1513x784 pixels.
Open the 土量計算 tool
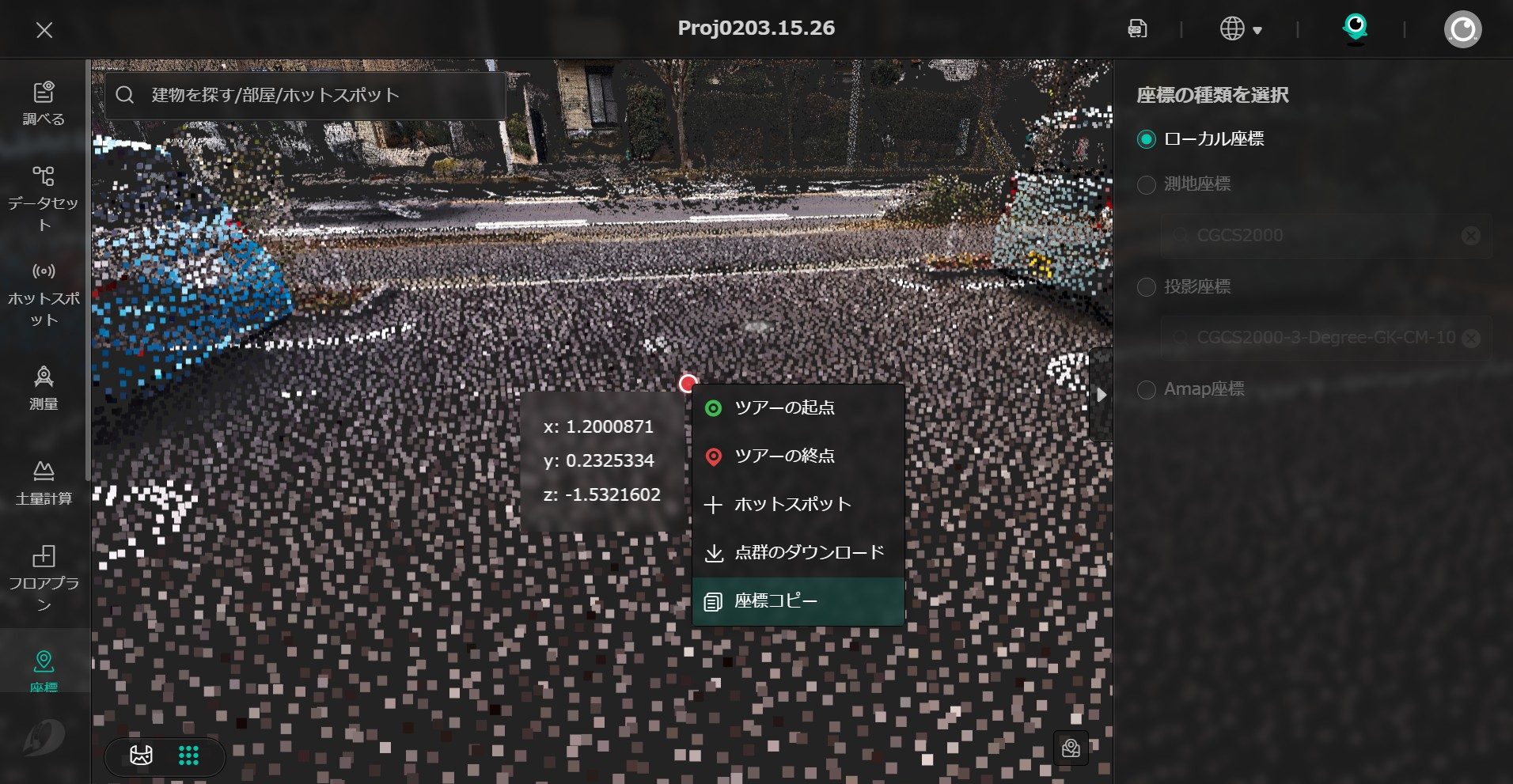coord(44,483)
